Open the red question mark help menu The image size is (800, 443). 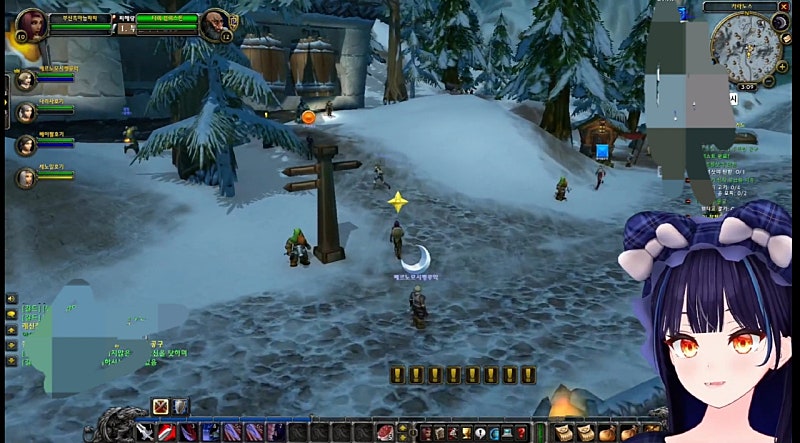pos(521,432)
